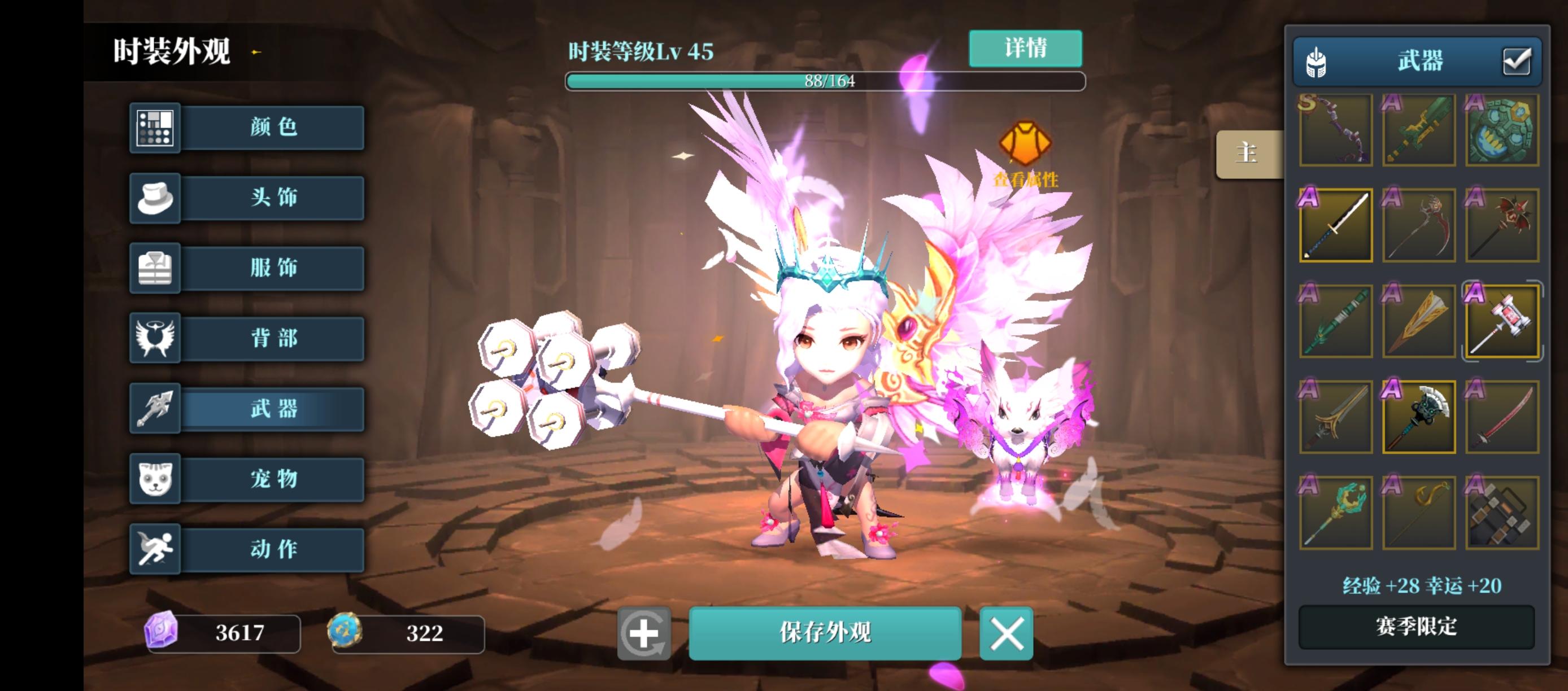Select the S-rank bow weapon thumbnail

coord(1335,131)
